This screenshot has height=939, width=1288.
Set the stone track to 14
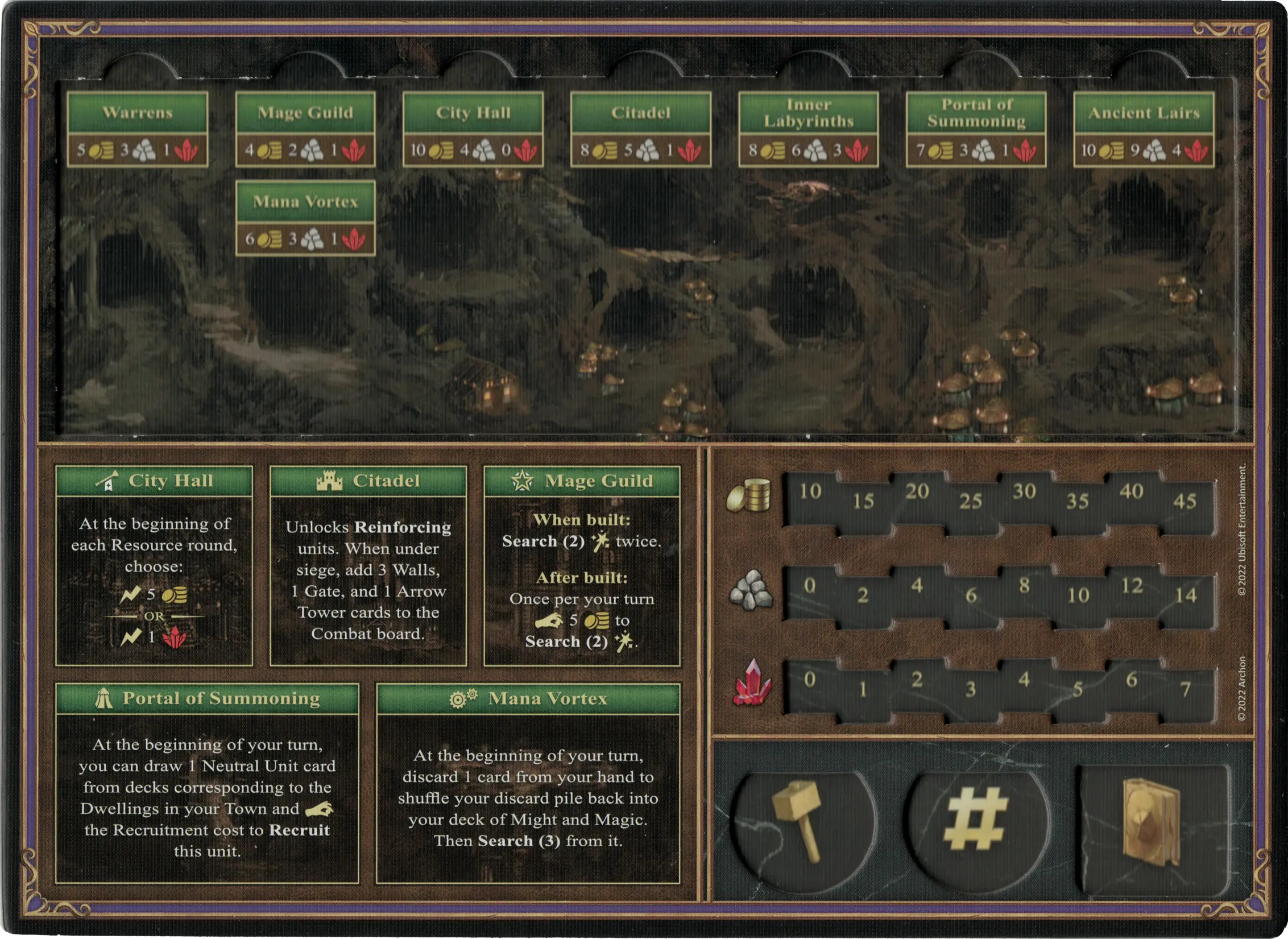tap(1186, 595)
